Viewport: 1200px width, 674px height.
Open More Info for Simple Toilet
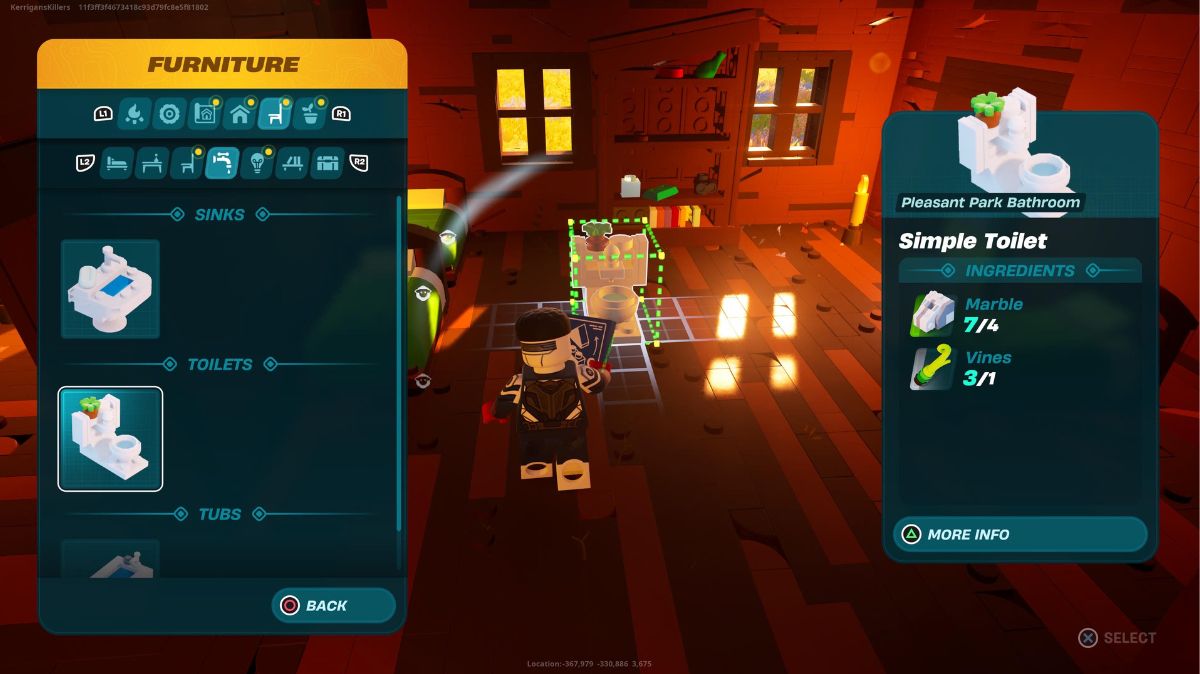tap(1019, 534)
